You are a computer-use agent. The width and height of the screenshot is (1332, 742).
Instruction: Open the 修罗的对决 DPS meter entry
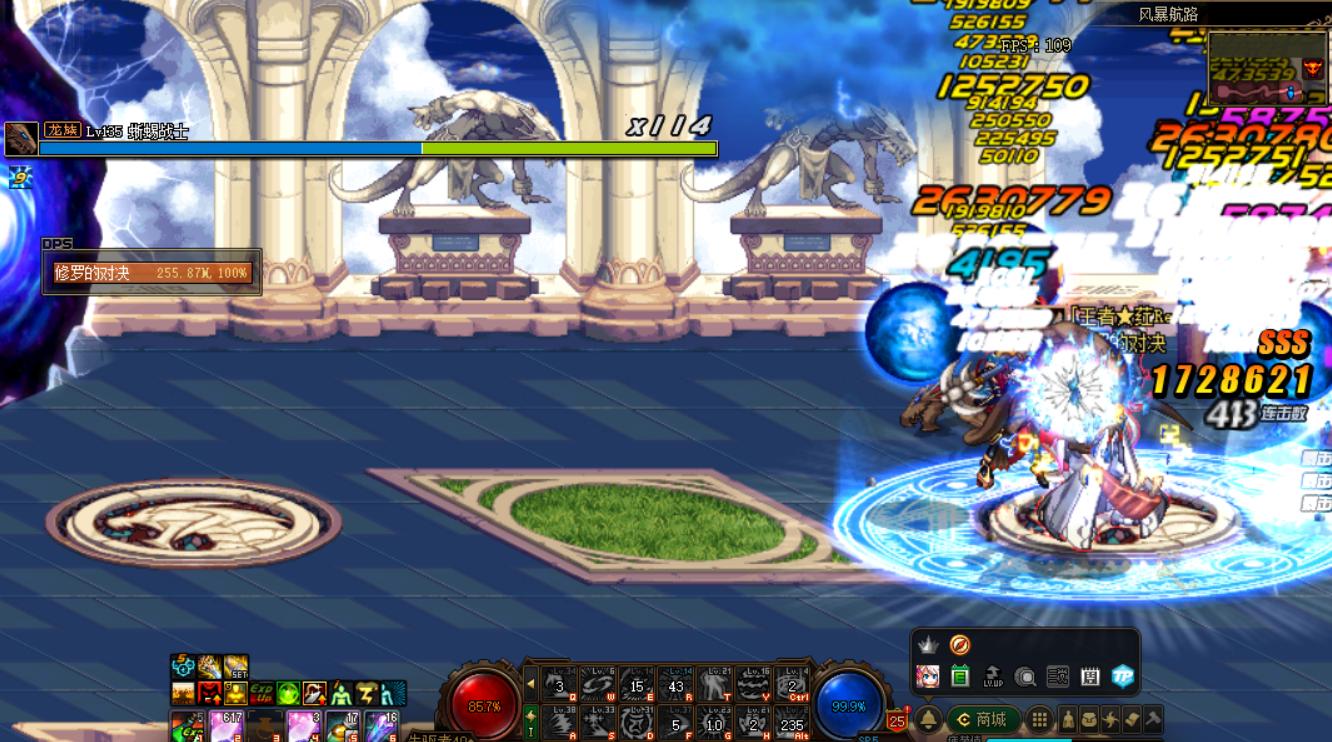(x=152, y=273)
